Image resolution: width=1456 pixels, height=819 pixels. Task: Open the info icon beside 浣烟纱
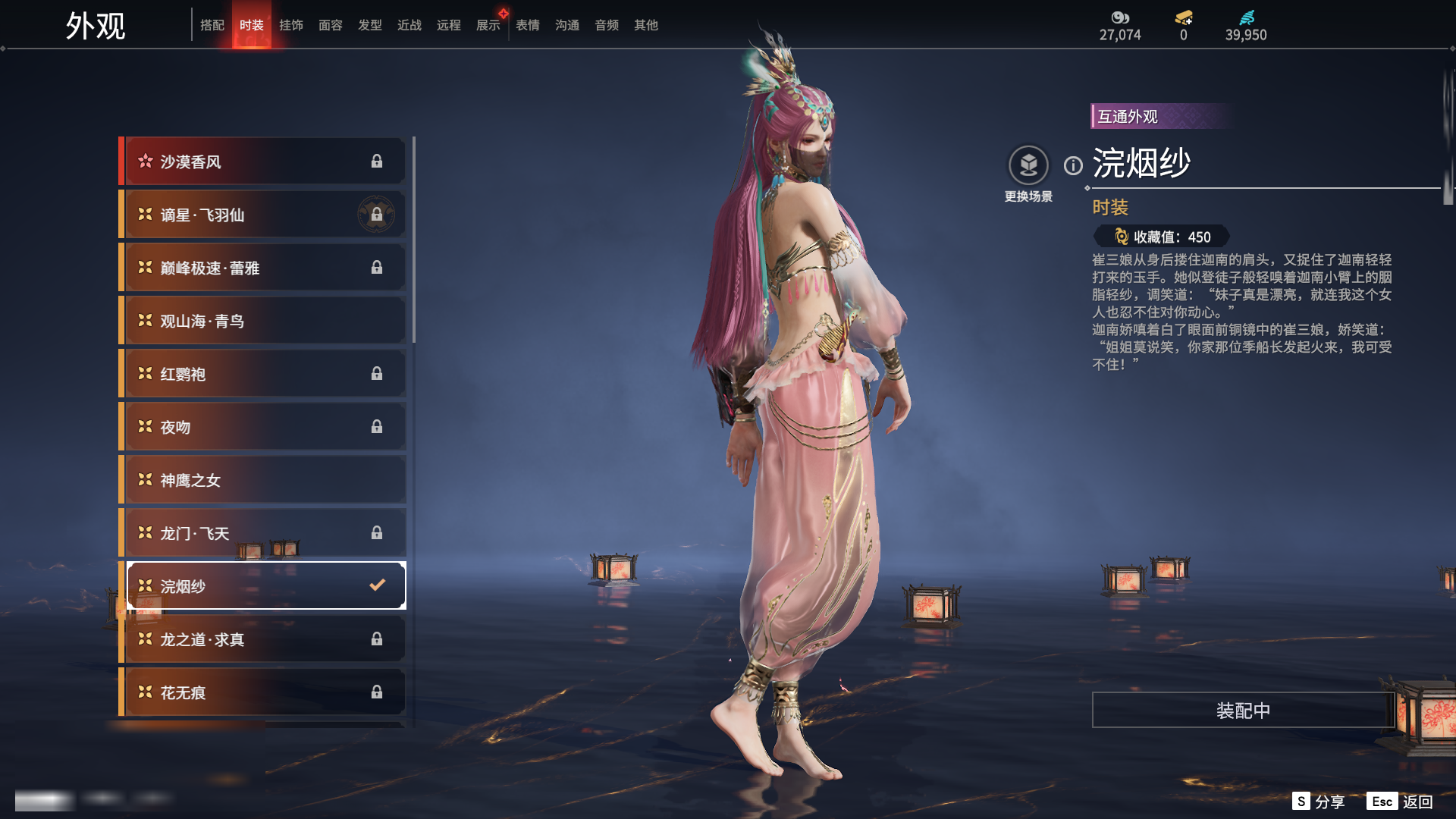(1073, 165)
